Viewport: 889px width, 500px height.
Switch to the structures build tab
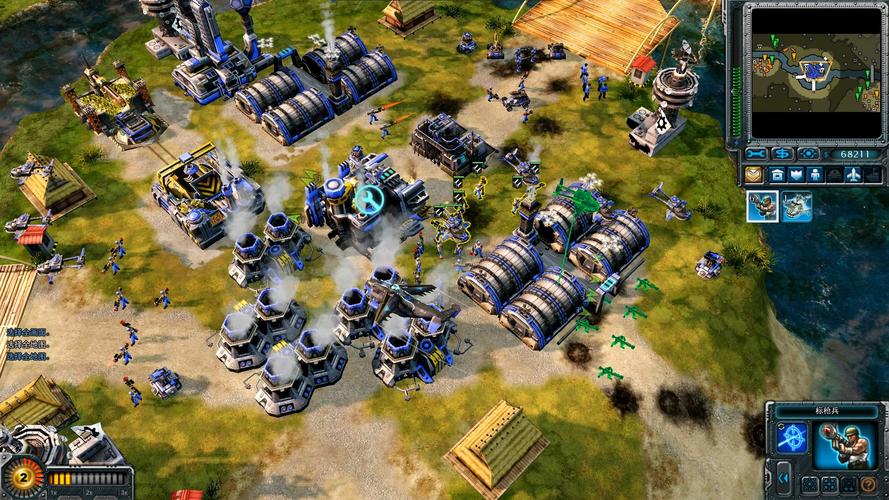(x=778, y=175)
